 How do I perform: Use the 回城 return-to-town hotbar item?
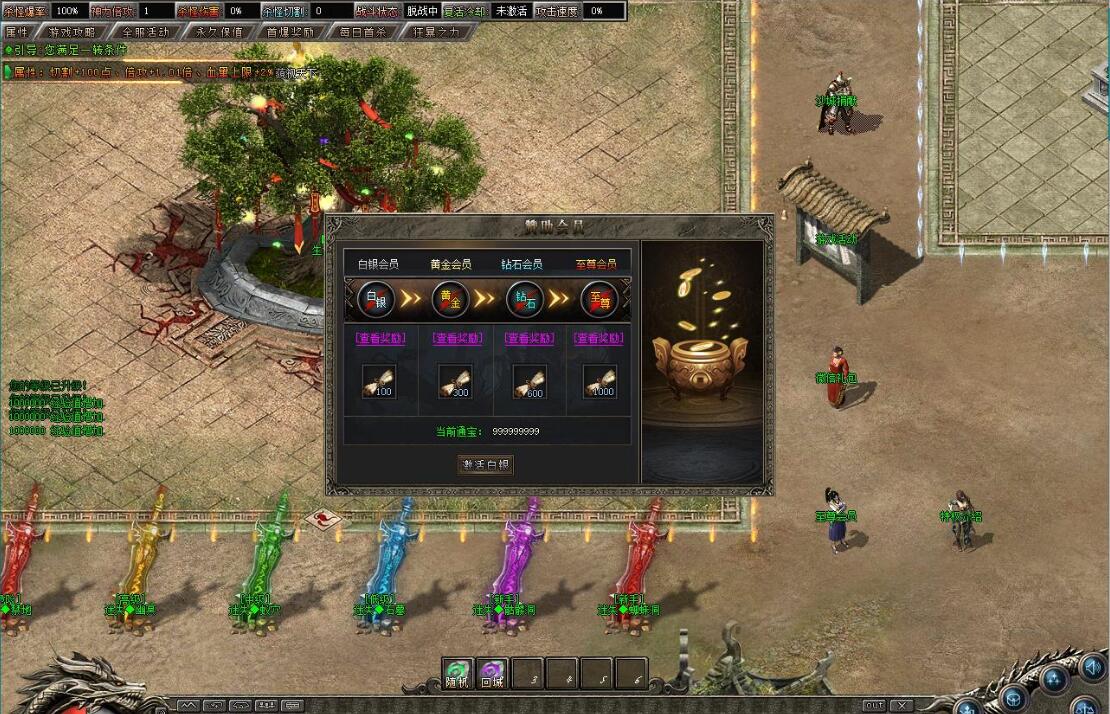(492, 673)
